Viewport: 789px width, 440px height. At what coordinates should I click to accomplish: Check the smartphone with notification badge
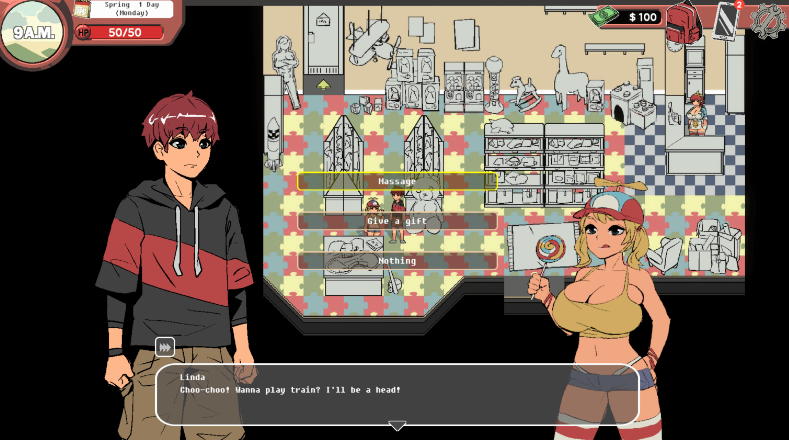727,19
